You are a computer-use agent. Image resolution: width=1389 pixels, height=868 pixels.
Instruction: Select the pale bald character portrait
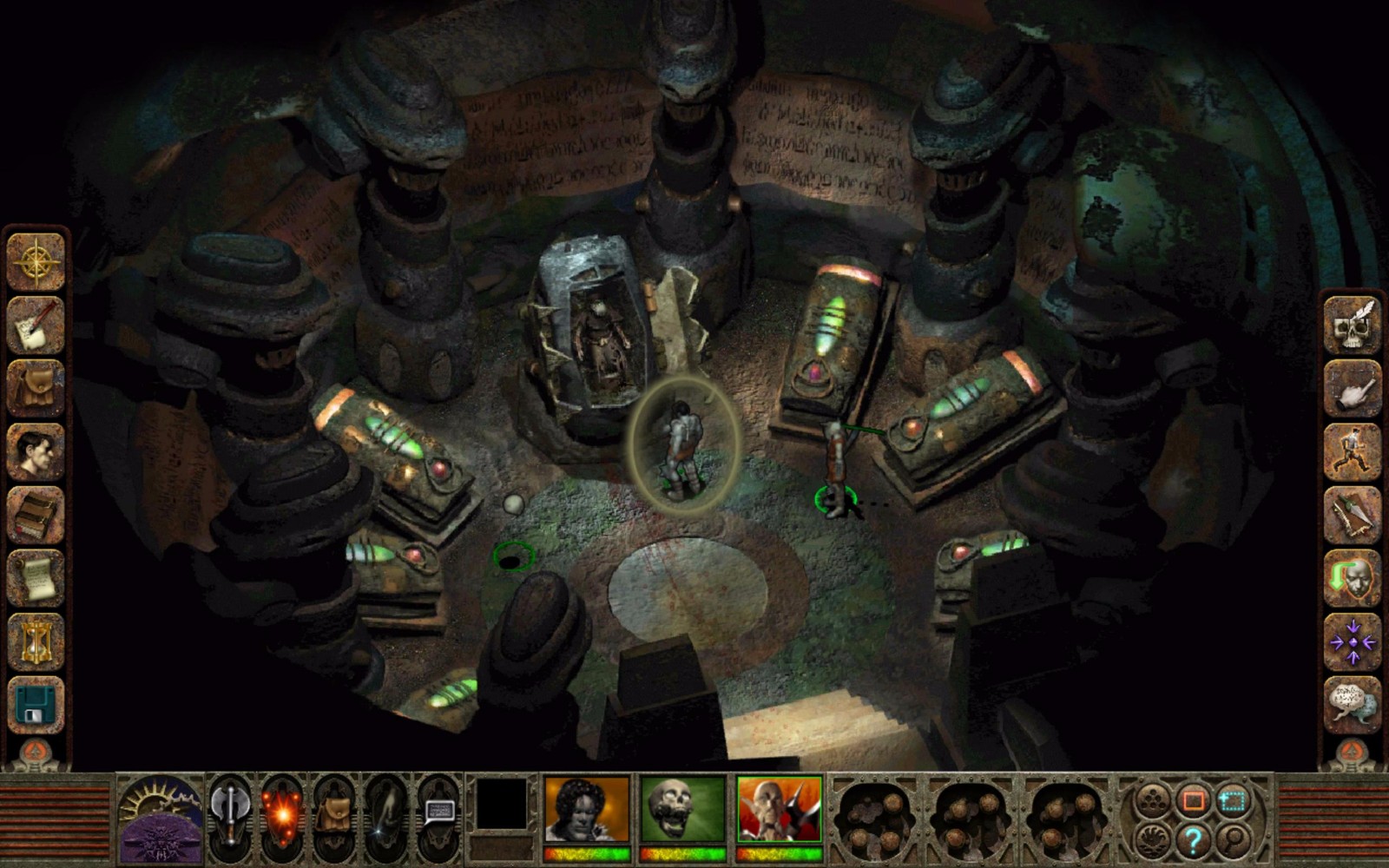pos(779,811)
